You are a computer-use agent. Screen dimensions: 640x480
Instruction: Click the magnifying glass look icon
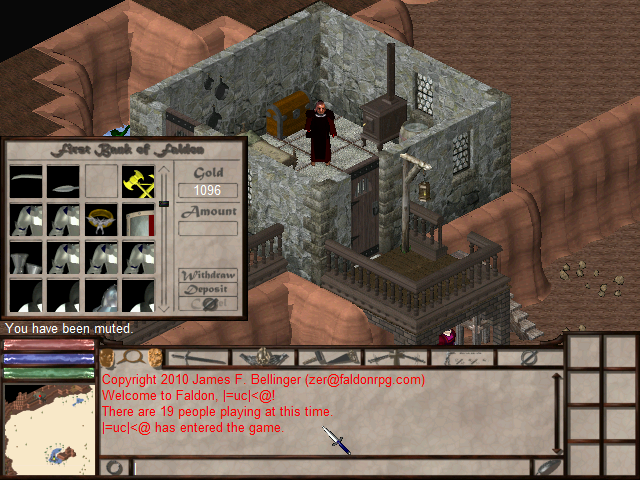131,357
